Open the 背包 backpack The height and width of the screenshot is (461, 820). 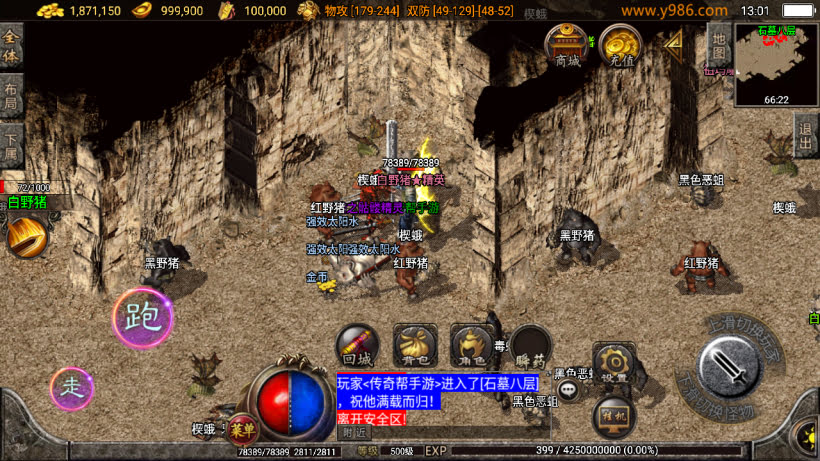point(414,345)
